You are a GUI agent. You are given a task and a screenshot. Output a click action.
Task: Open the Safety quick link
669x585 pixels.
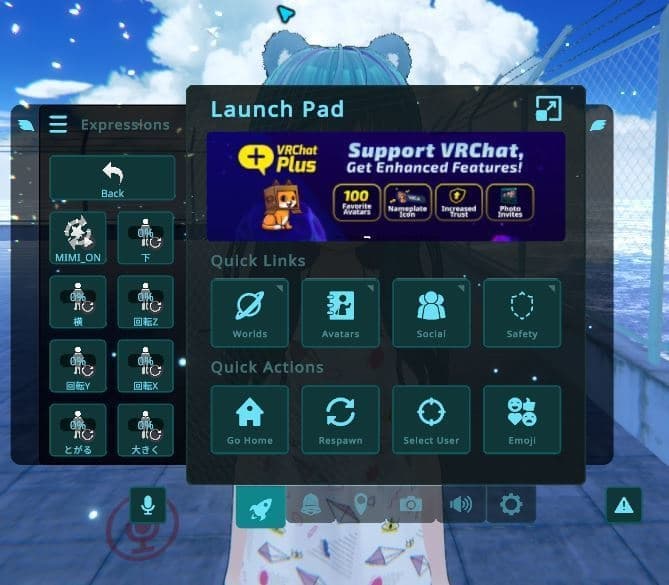point(522,312)
